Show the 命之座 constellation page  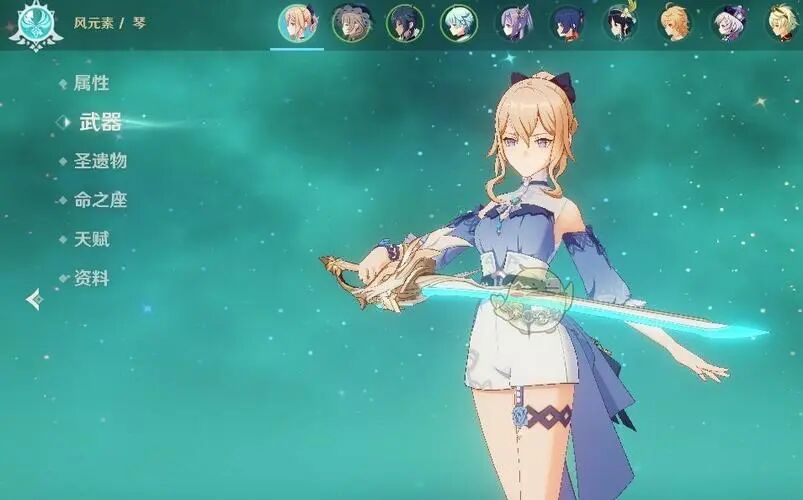(100, 200)
